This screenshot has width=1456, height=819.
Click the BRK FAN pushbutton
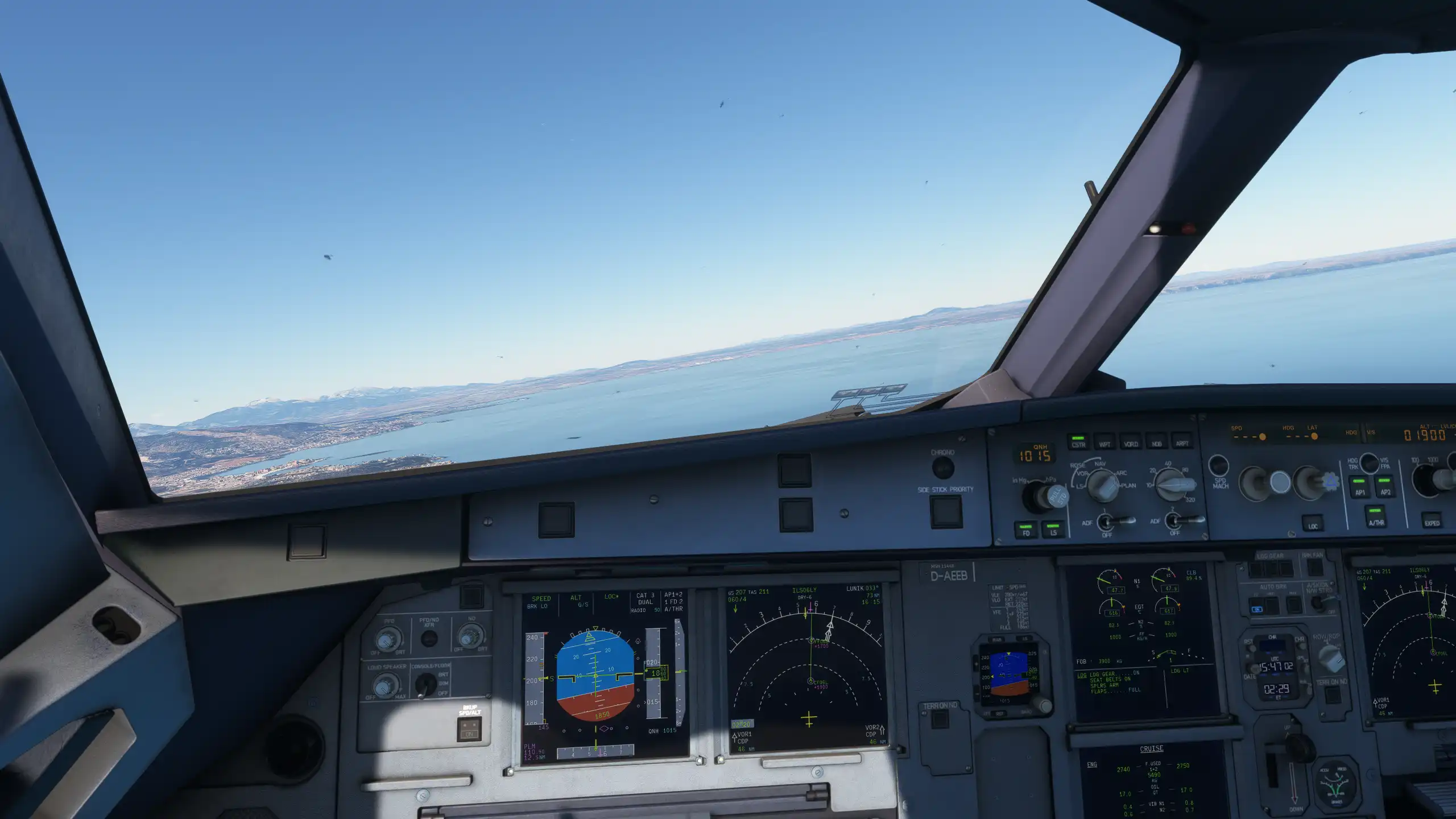click(x=1314, y=566)
